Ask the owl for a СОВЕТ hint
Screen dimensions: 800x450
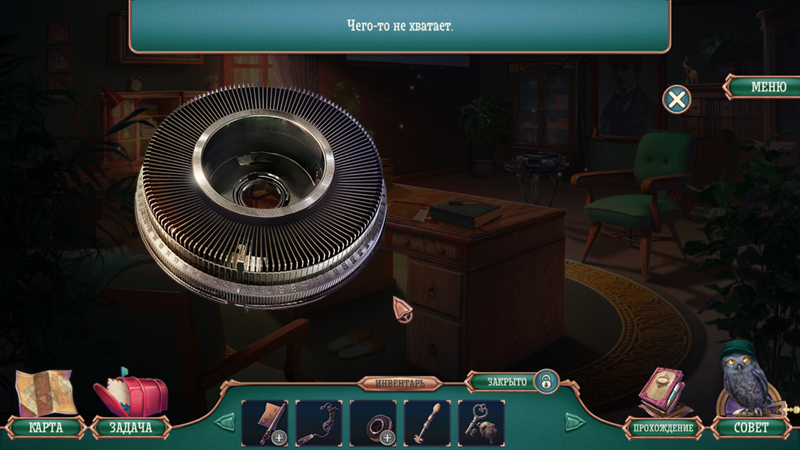751,427
